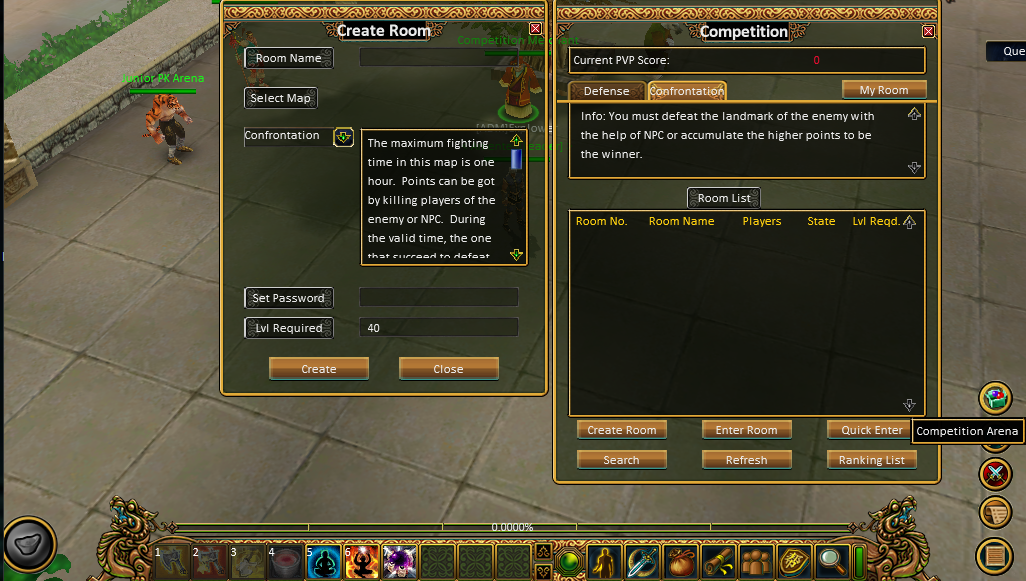This screenshot has width=1026, height=581.
Task: Show the Ranking List
Action: (x=871, y=460)
